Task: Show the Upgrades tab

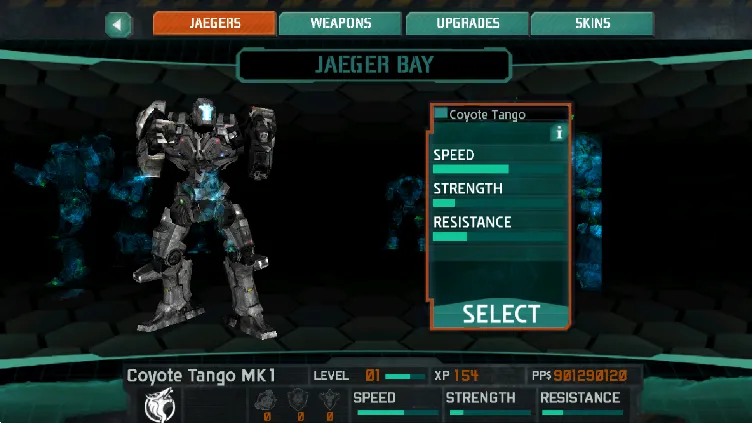Action: click(467, 24)
